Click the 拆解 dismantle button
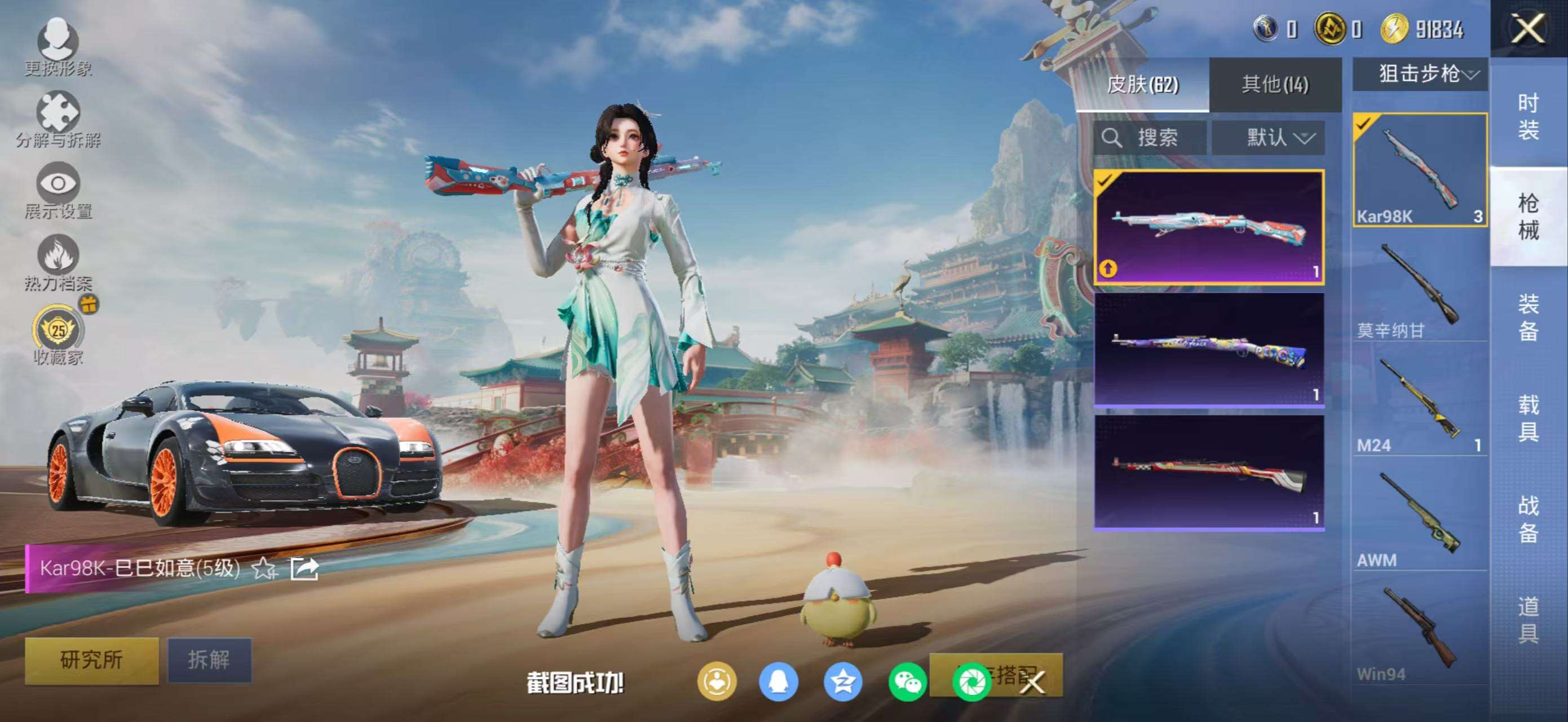 (209, 660)
